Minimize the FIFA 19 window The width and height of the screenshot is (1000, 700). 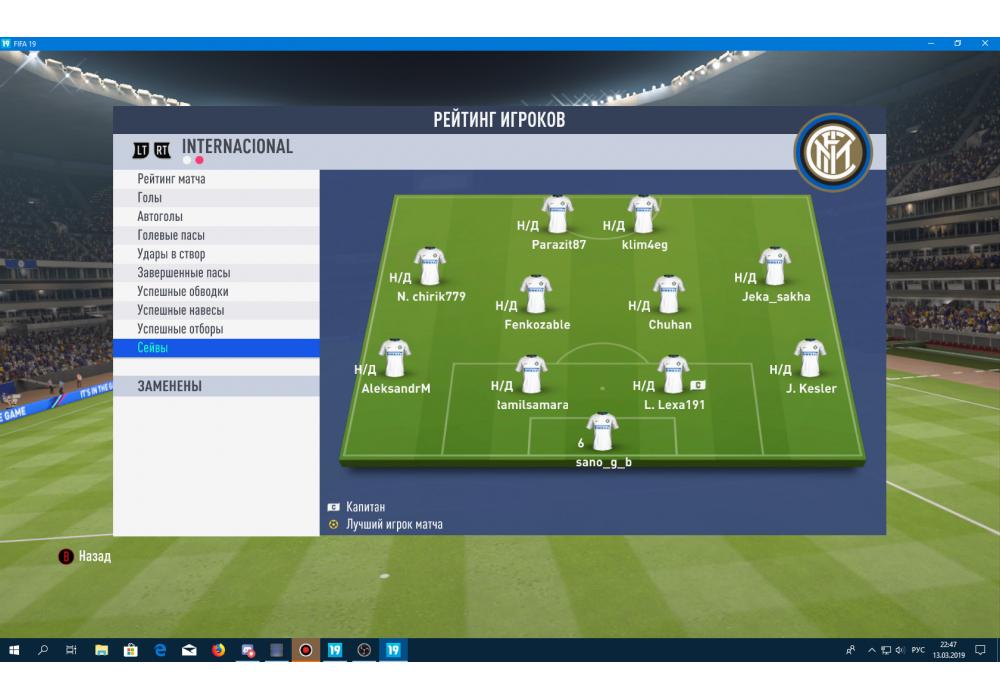tap(931, 43)
